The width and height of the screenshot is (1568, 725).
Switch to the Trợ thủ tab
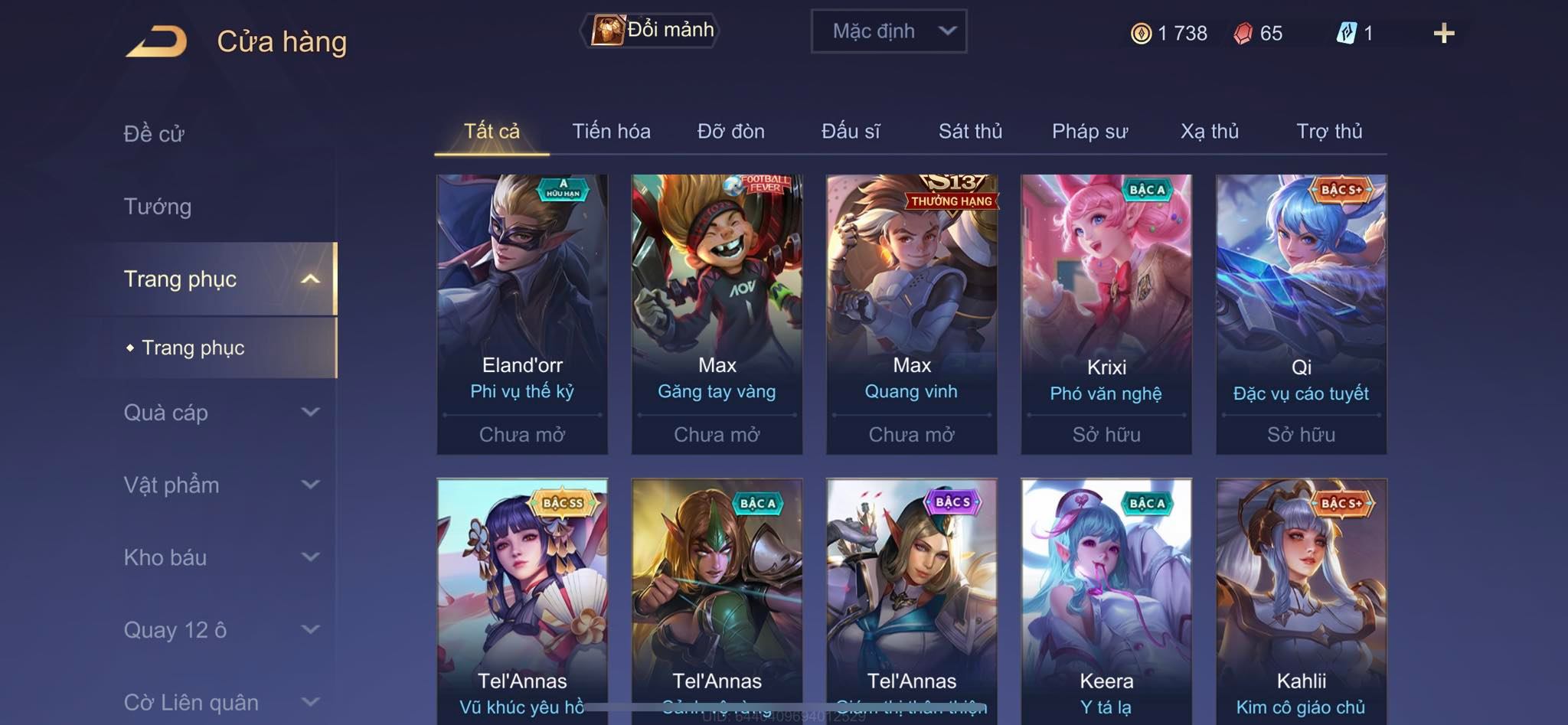pos(1329,132)
